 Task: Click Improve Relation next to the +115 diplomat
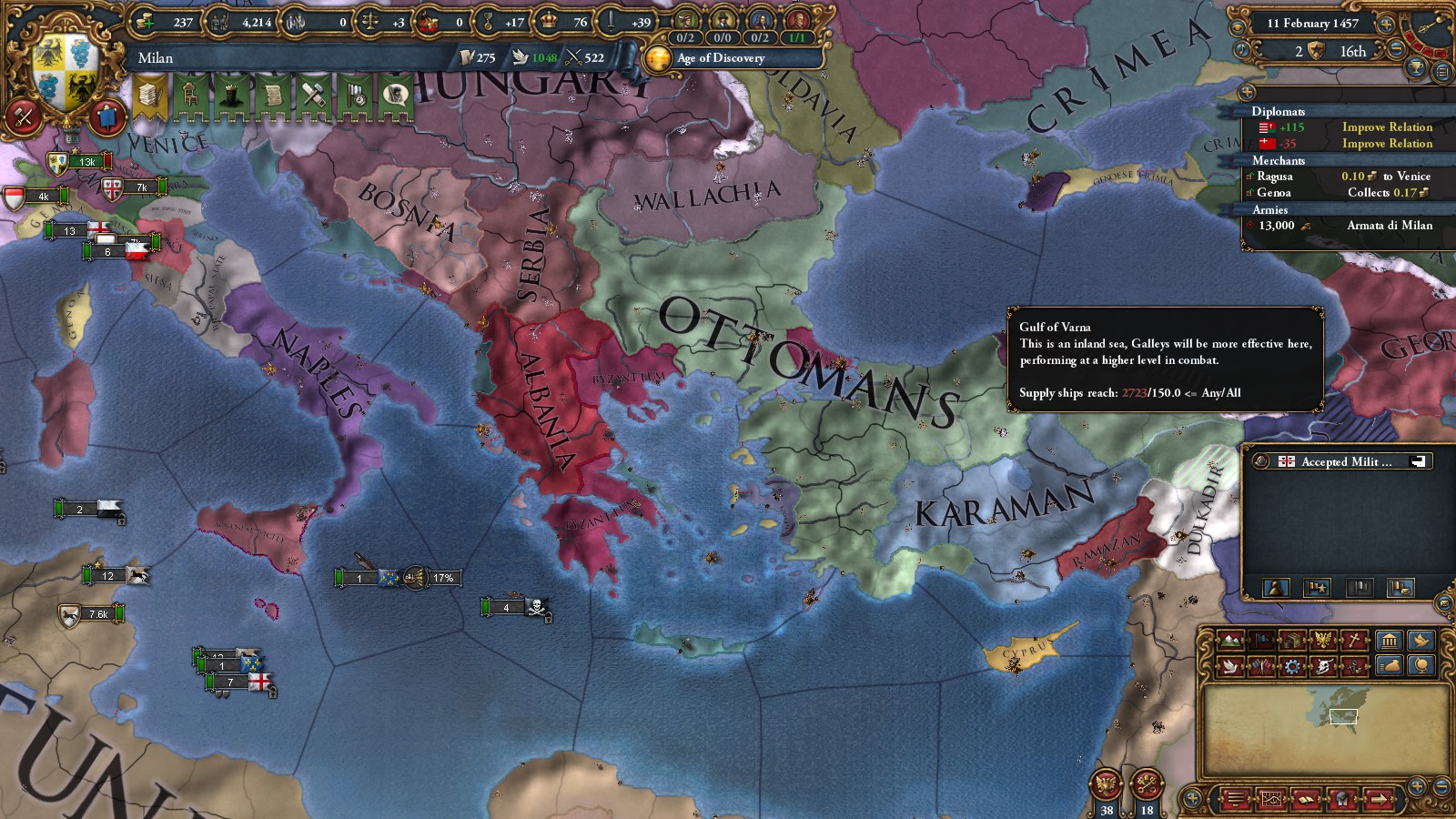(1387, 127)
